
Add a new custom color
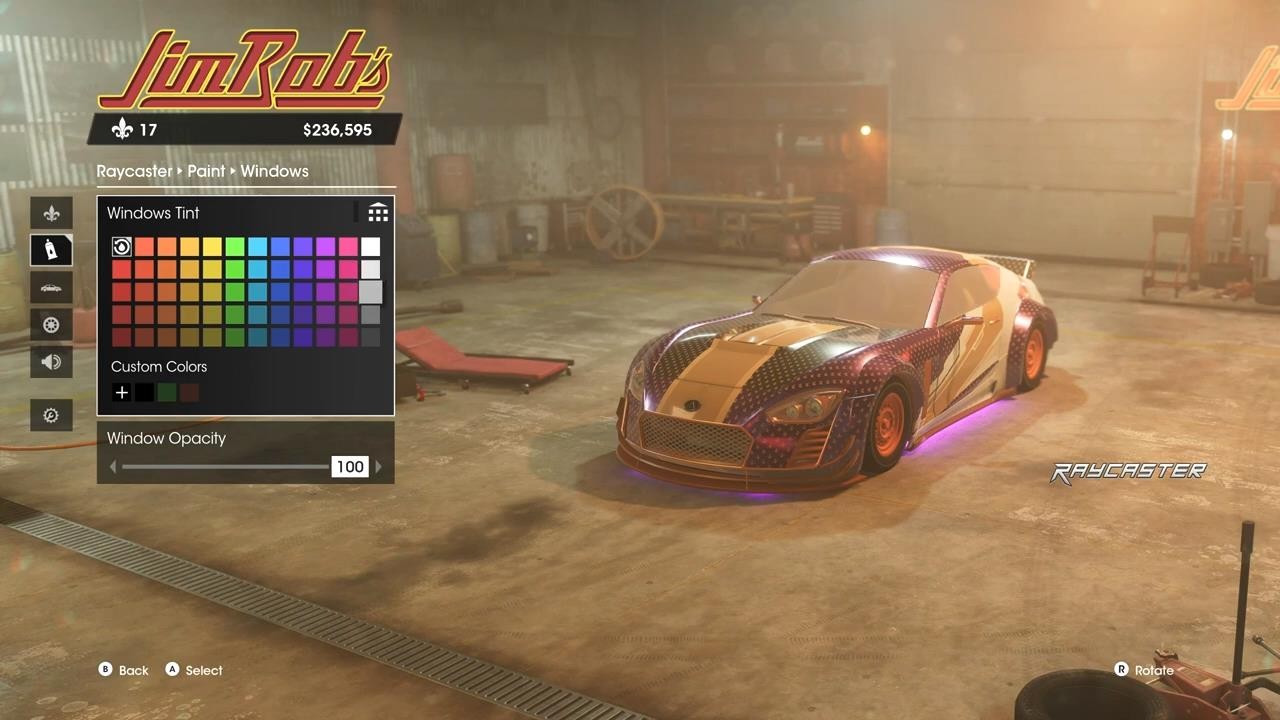coord(121,393)
